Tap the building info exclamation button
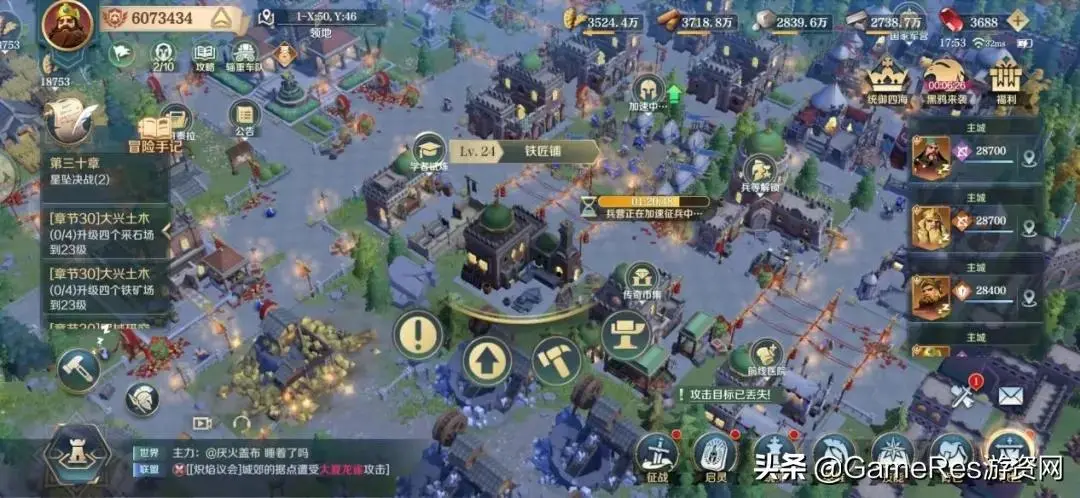1080x498 pixels. [418, 334]
